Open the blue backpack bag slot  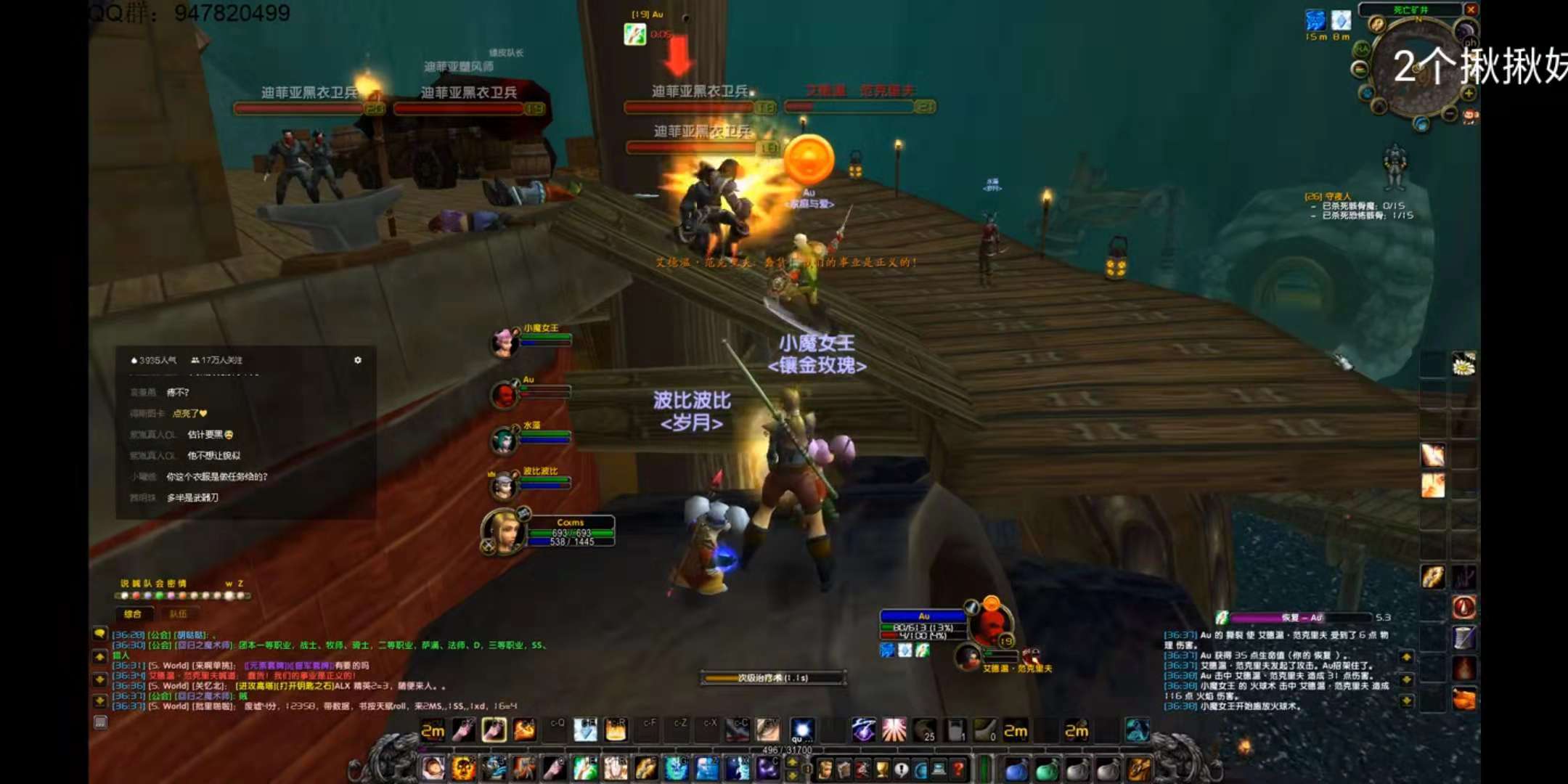point(1016,770)
